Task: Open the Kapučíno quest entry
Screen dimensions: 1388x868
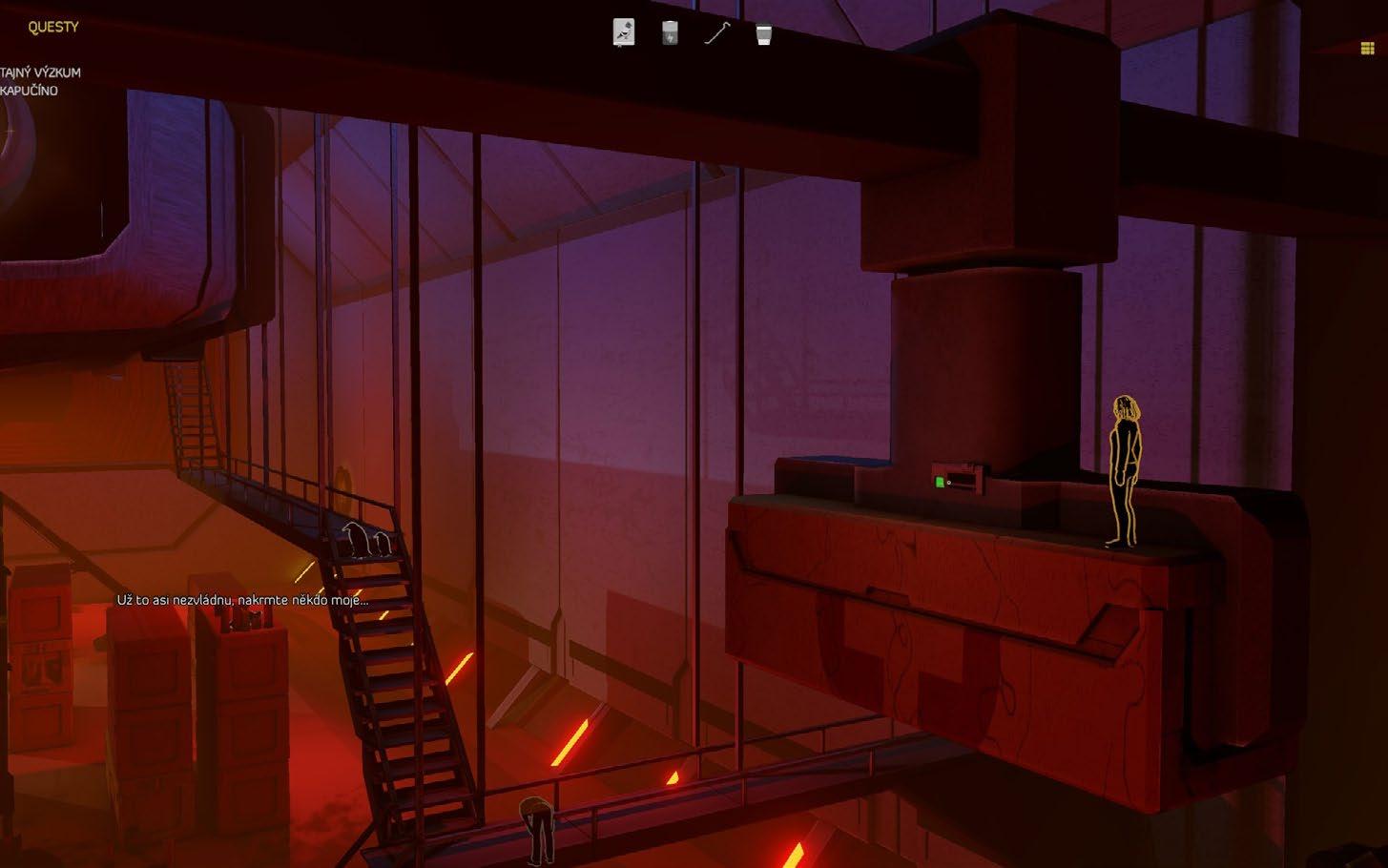Action: [x=30, y=91]
